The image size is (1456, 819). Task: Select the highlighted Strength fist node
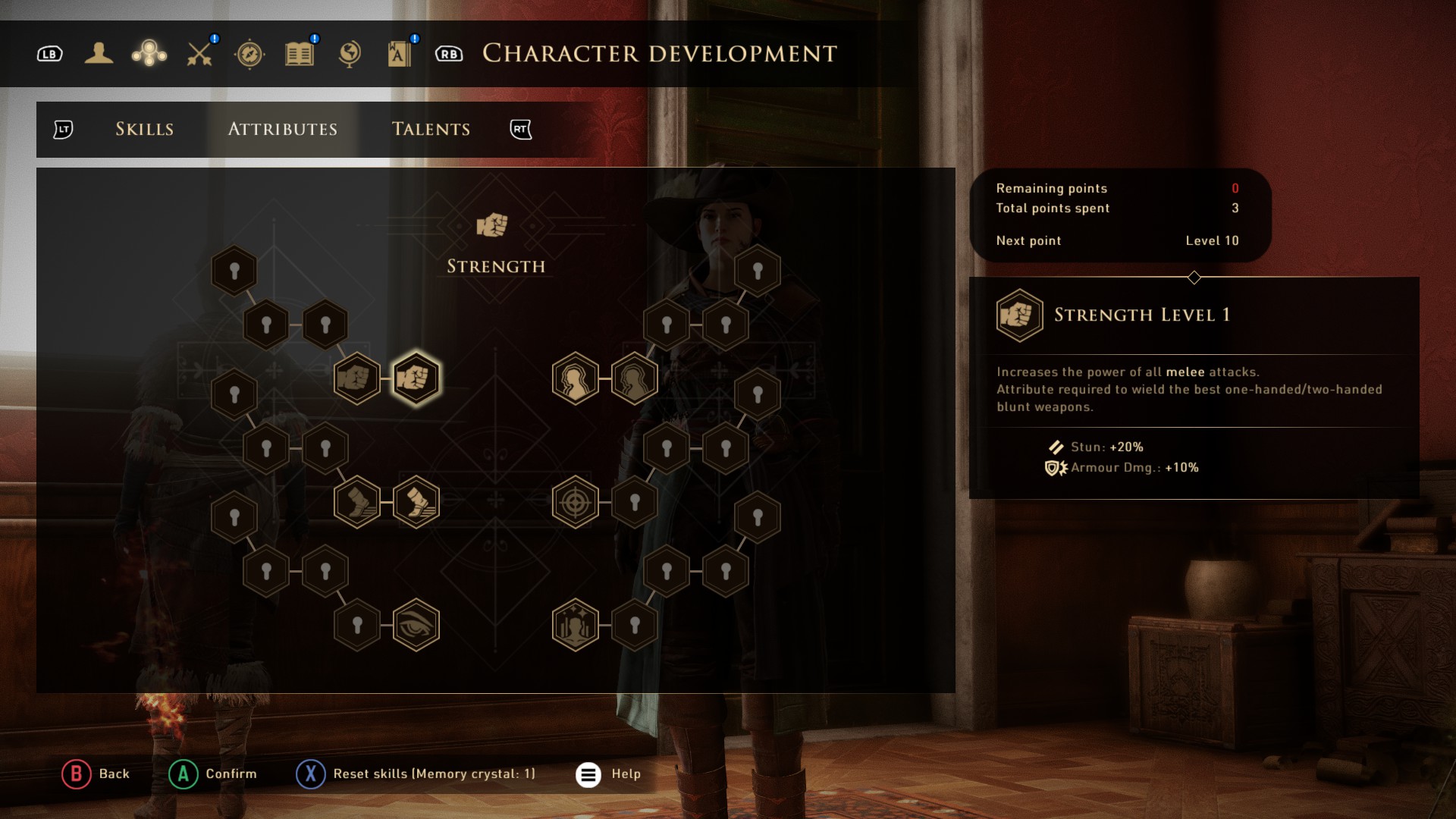tap(416, 377)
